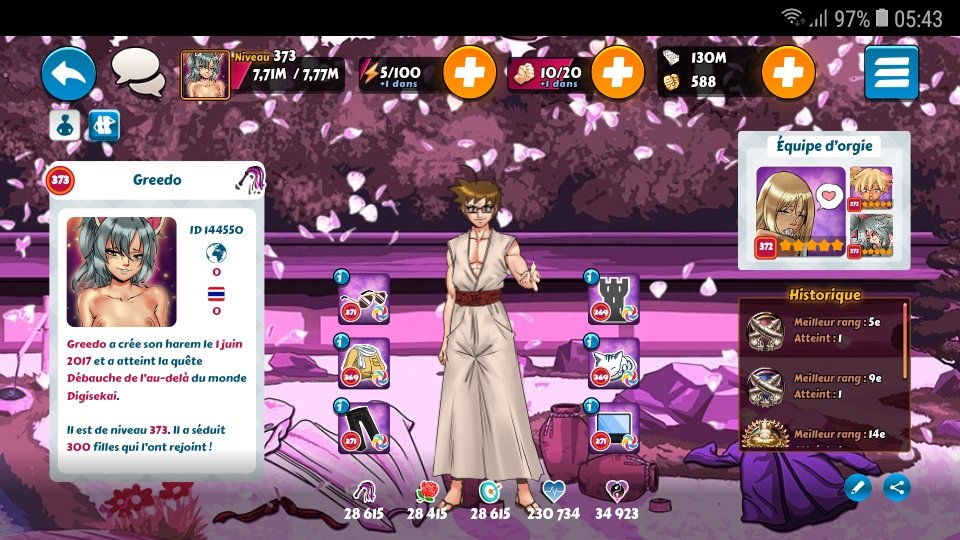Select the castle tower equipment slot

[x=613, y=300]
